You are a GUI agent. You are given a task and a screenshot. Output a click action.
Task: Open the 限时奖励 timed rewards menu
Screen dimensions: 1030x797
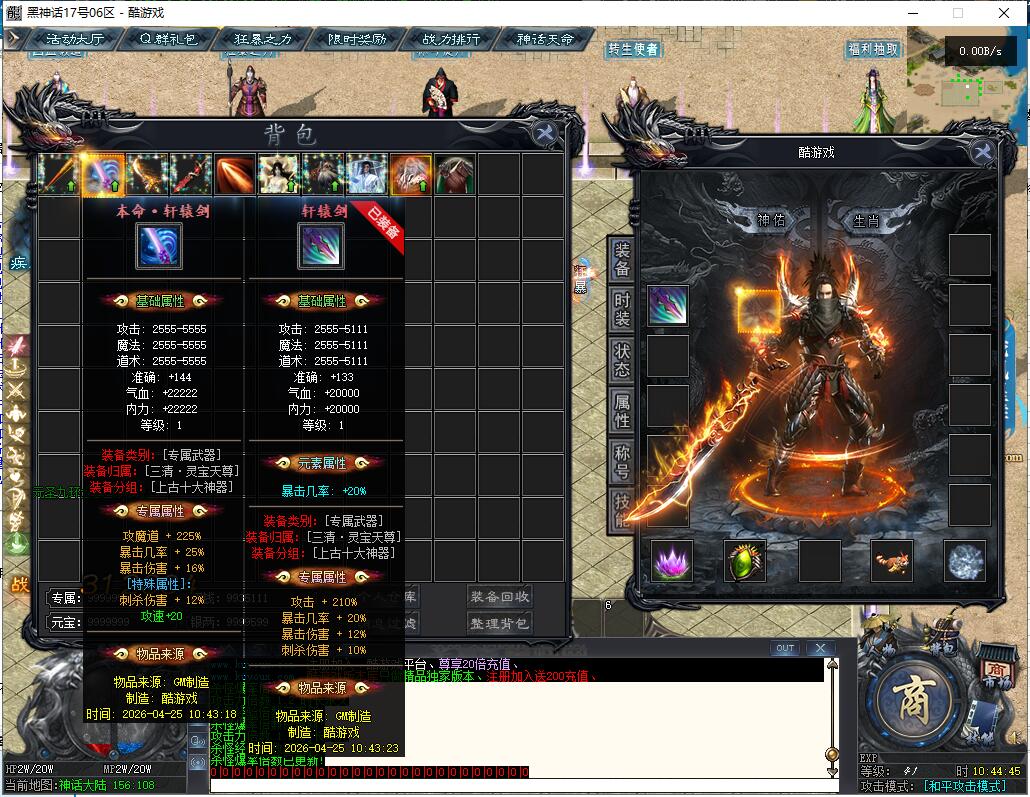[357, 39]
